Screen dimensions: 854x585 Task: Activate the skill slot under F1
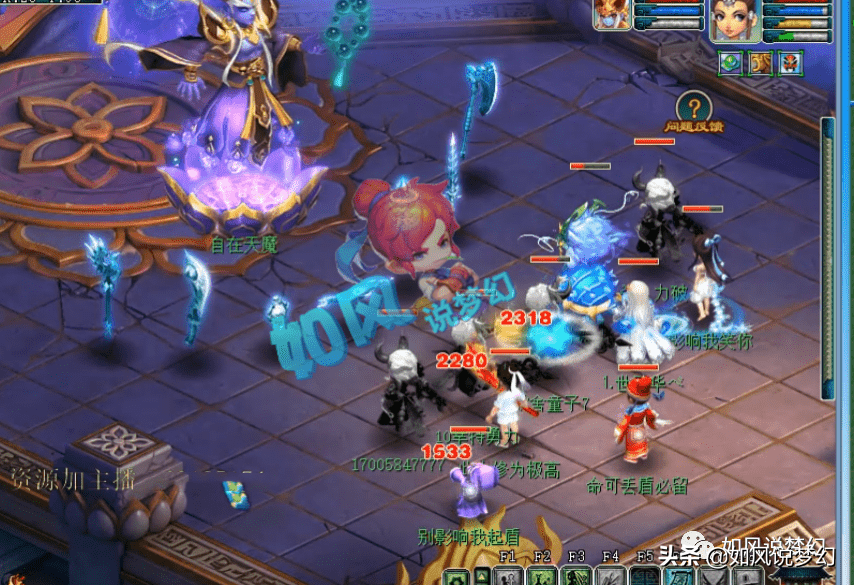click(508, 576)
